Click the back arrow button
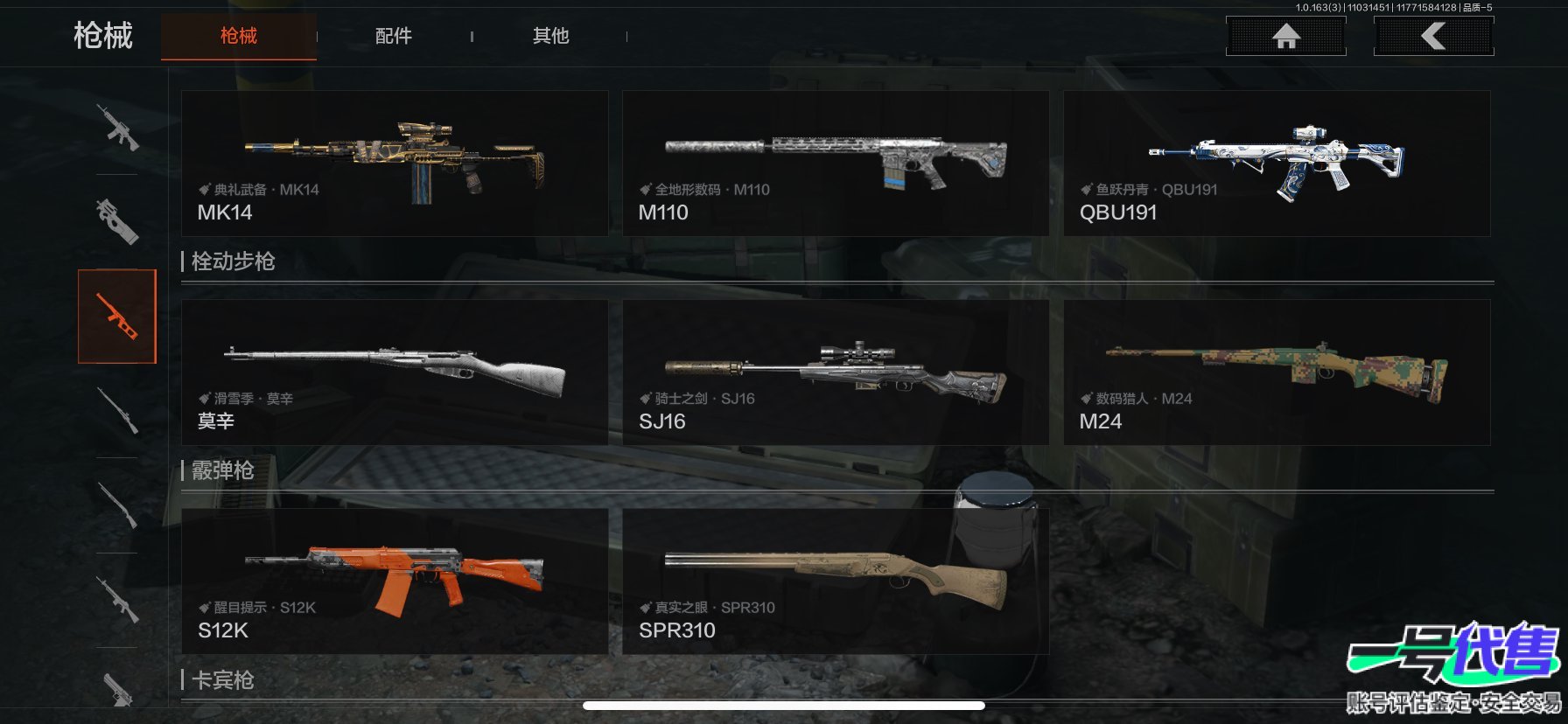The image size is (1568, 724). coord(1433,36)
